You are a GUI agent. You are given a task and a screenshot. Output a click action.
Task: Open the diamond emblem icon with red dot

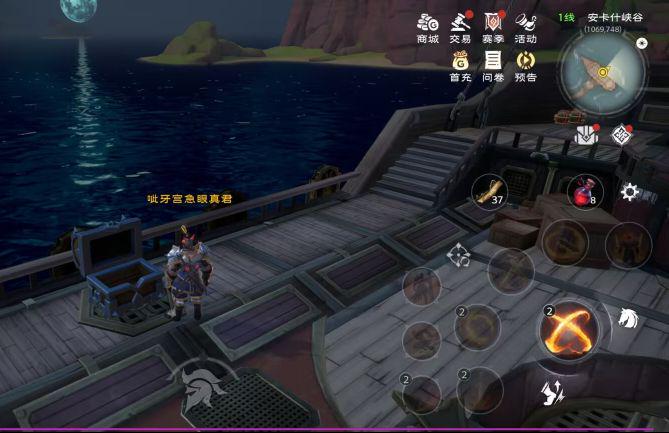[x=621, y=134]
